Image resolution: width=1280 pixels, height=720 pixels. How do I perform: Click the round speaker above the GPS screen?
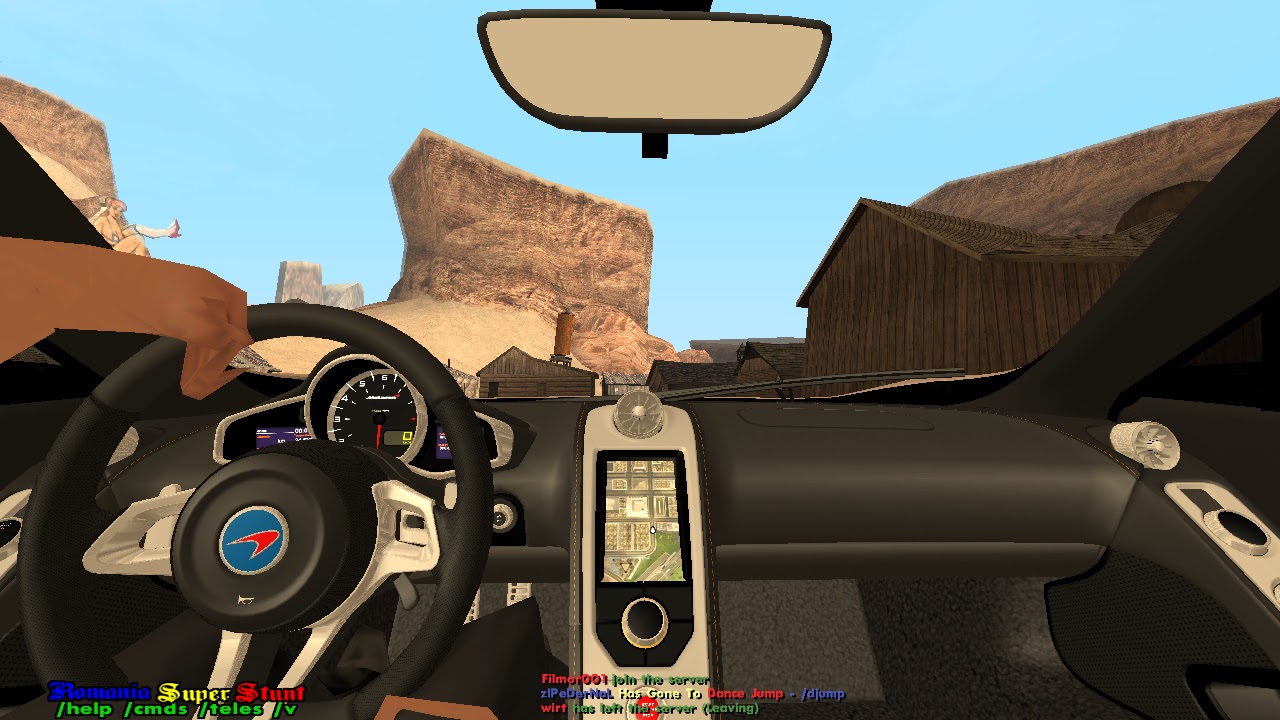coord(639,412)
